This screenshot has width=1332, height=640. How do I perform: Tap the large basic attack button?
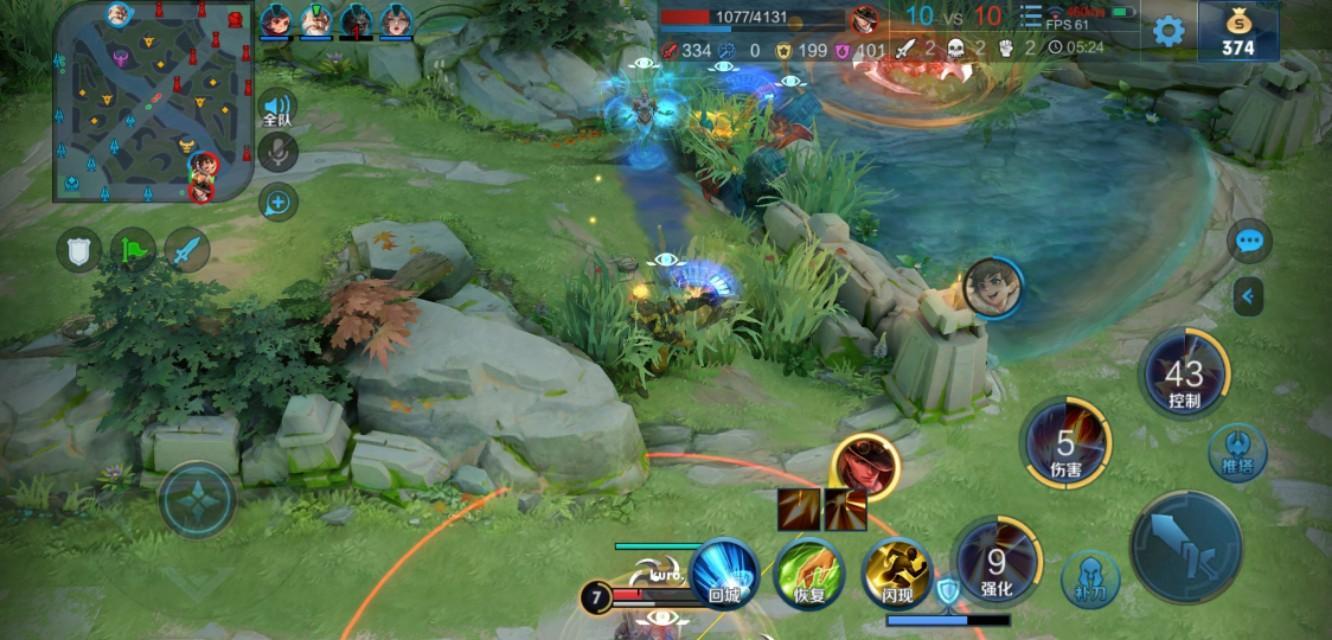click(1186, 546)
